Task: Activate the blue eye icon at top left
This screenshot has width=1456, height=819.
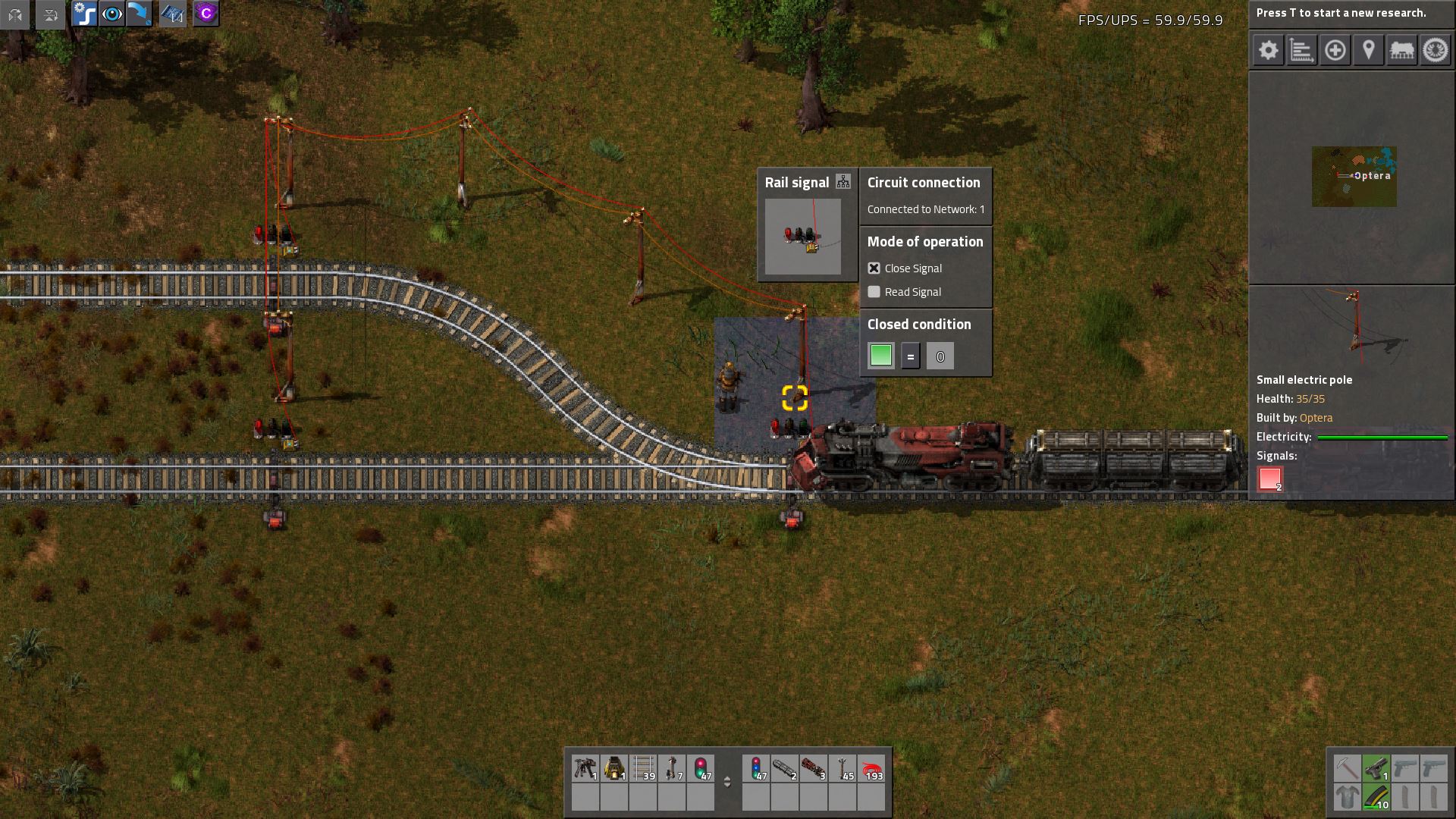Action: [x=112, y=14]
